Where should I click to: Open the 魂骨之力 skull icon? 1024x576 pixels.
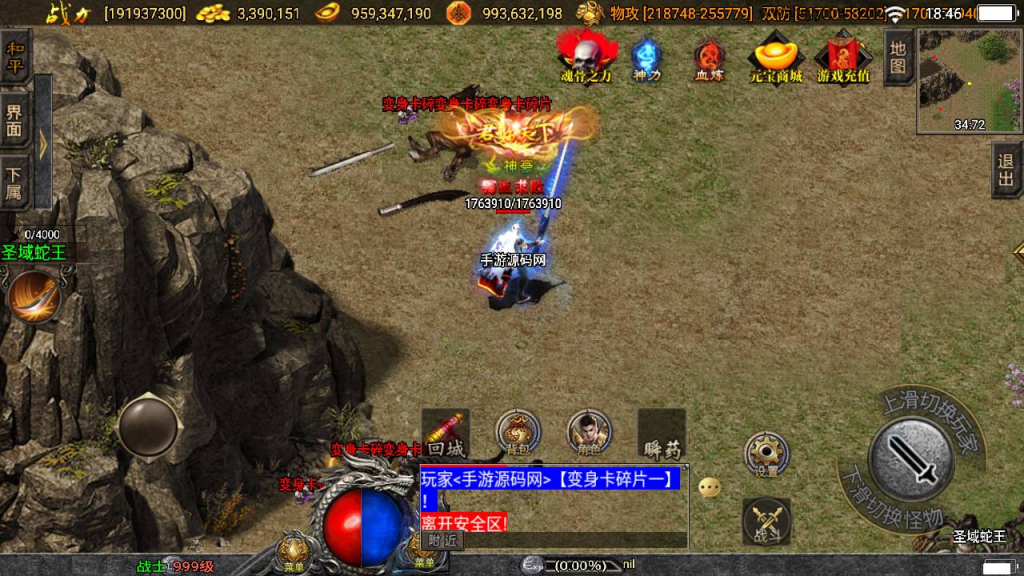pyautogui.click(x=585, y=56)
